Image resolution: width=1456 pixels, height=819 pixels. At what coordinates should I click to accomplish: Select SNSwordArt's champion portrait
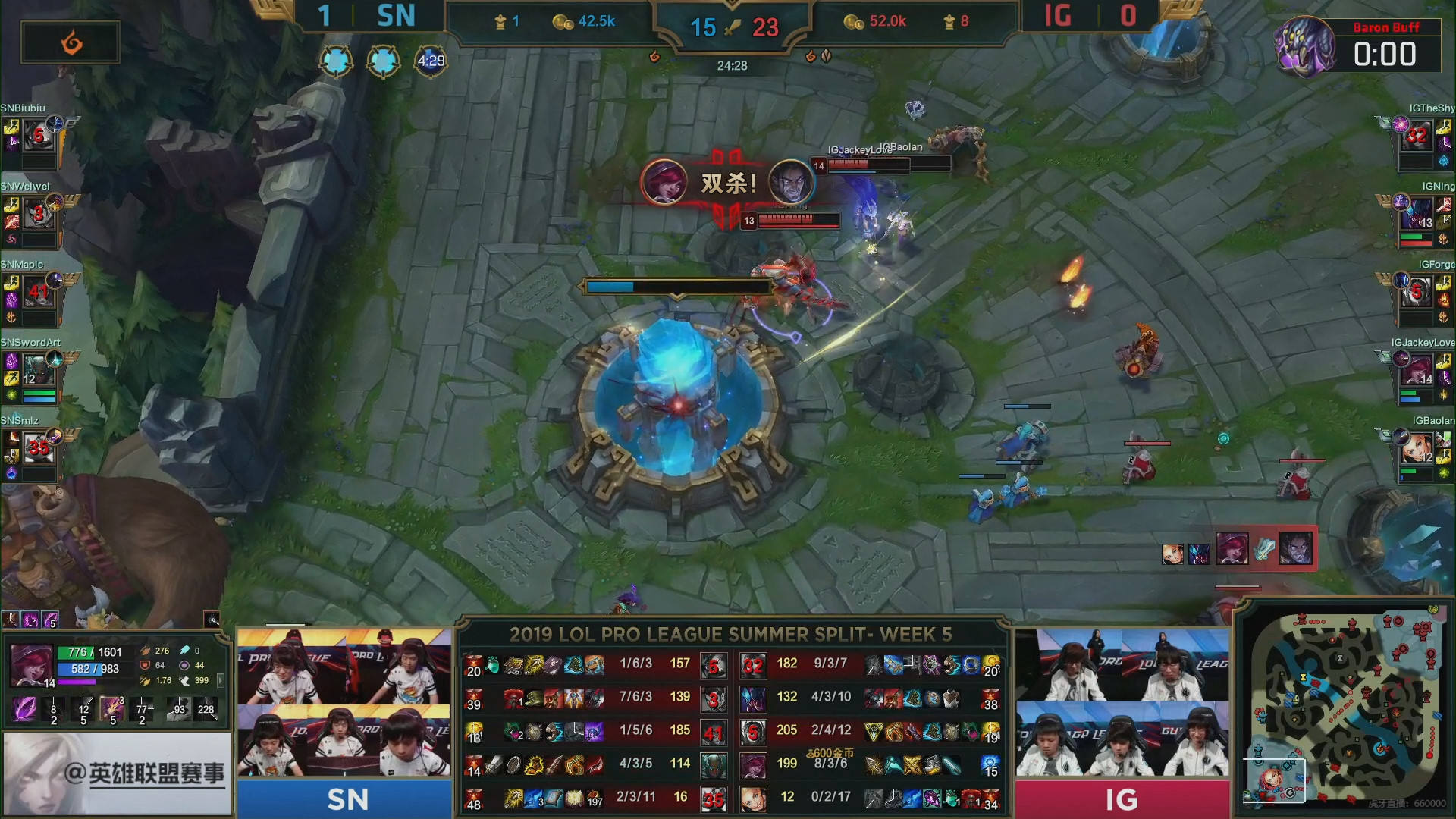pyautogui.click(x=38, y=370)
